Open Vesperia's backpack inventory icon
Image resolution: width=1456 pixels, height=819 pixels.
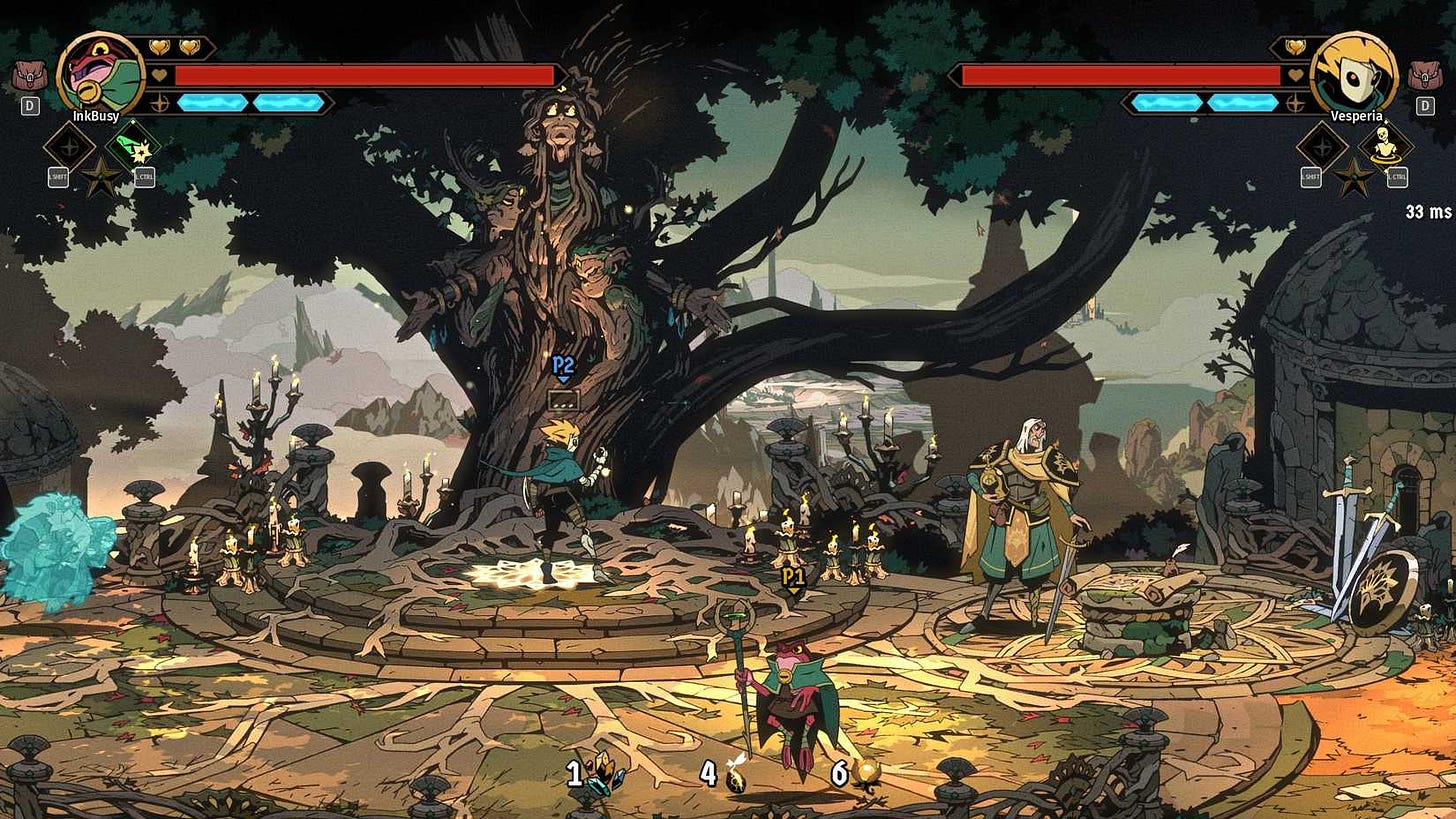(x=1425, y=76)
